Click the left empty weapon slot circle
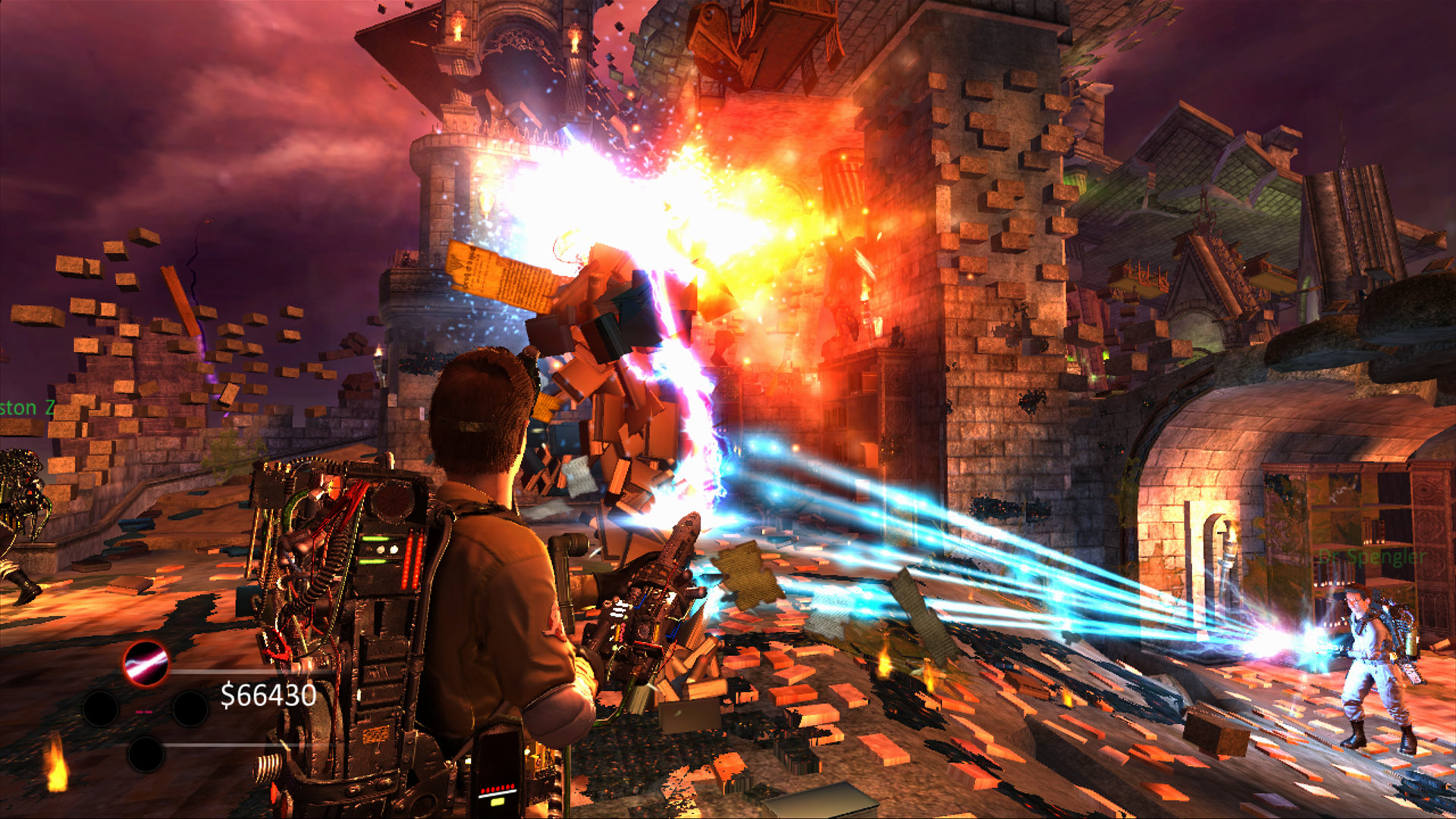Screen dimensions: 1456x819 (101, 708)
